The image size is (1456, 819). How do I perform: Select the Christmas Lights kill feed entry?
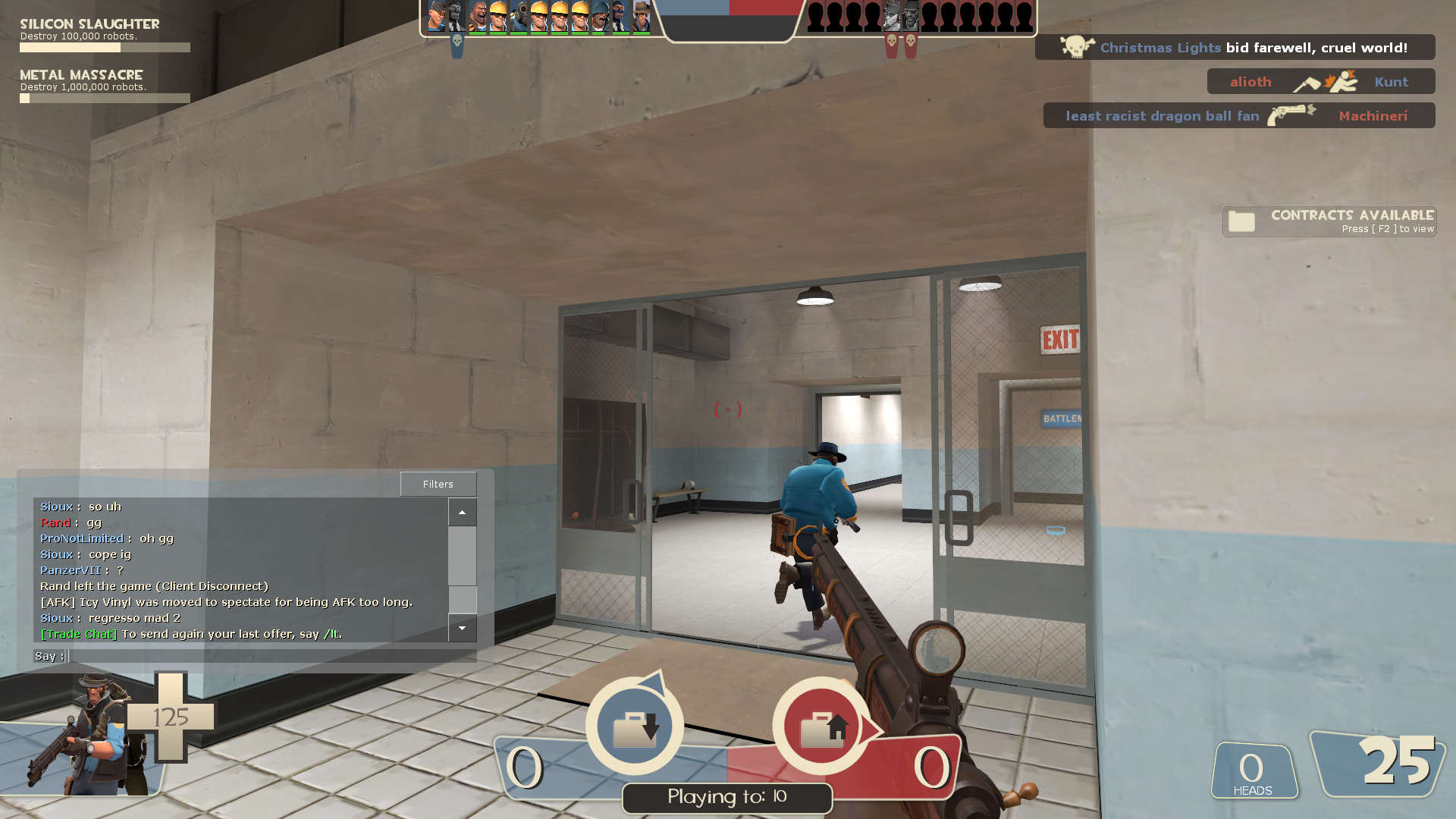[x=1235, y=48]
